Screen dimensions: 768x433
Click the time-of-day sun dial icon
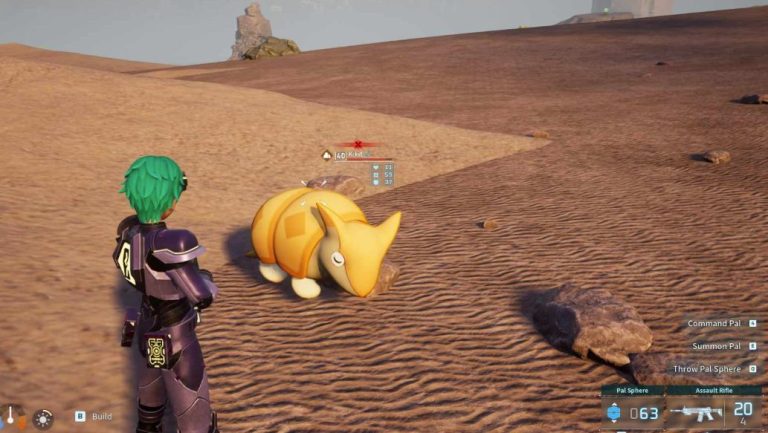43,418
